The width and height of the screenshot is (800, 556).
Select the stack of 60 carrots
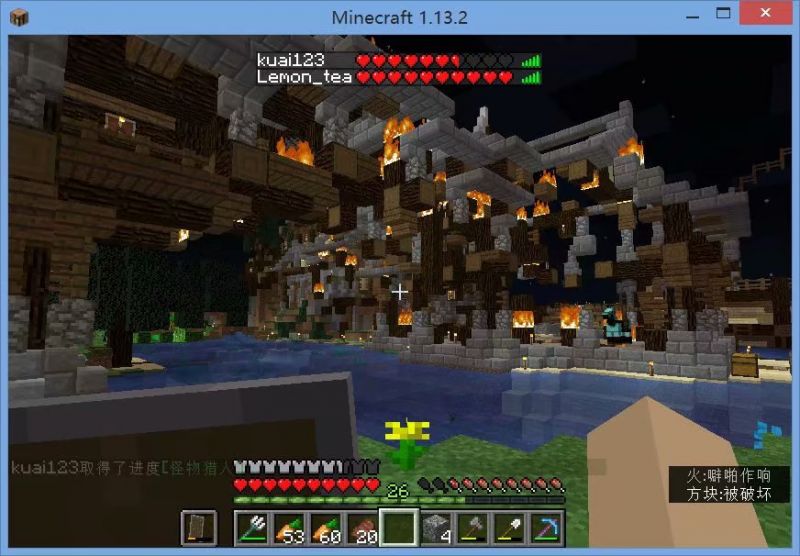[326, 527]
